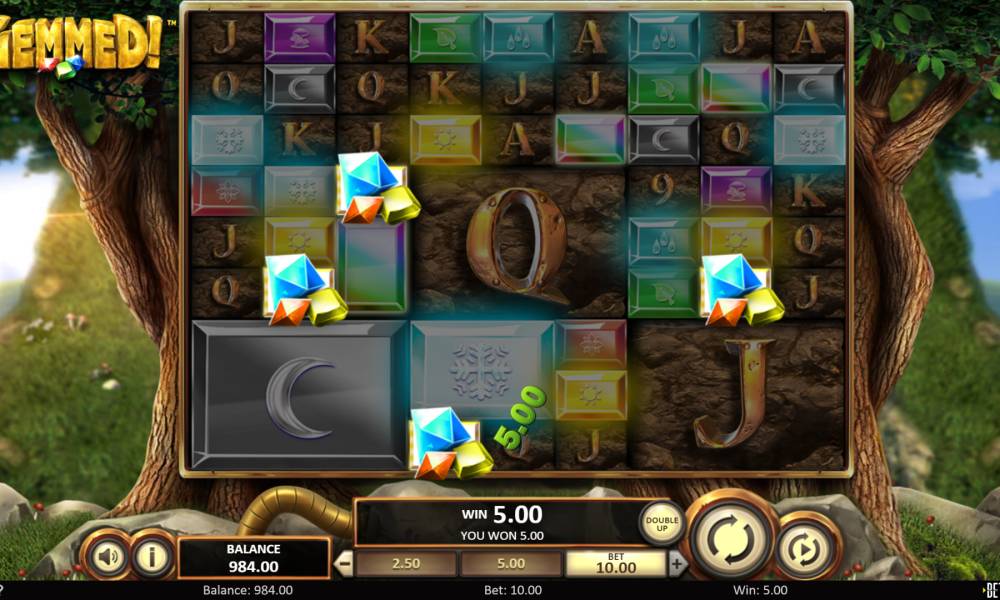Start autoplay with the small play-arrow button
The image size is (1000, 600).
807,547
